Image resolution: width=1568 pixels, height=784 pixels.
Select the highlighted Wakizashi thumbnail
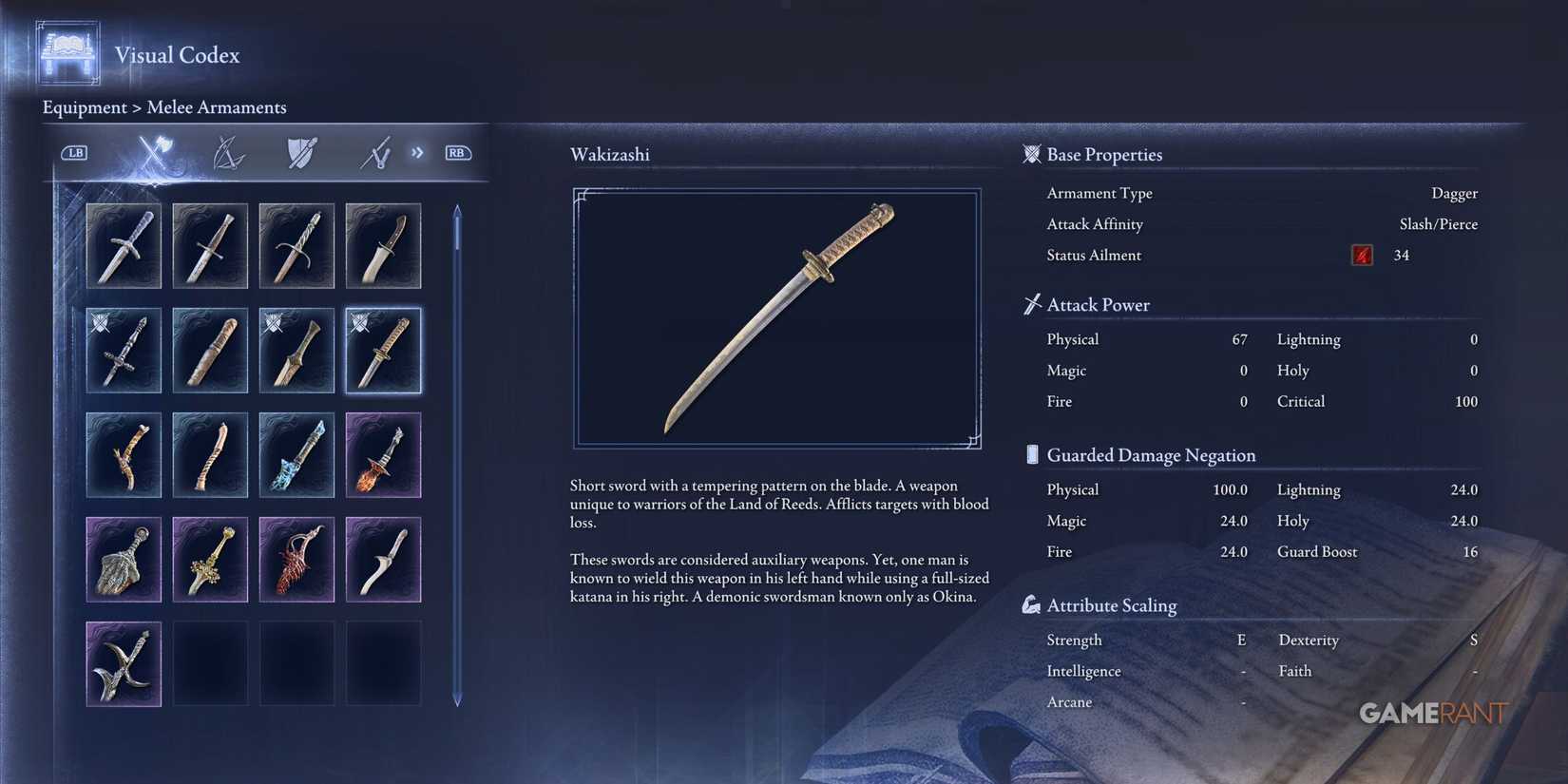[383, 351]
